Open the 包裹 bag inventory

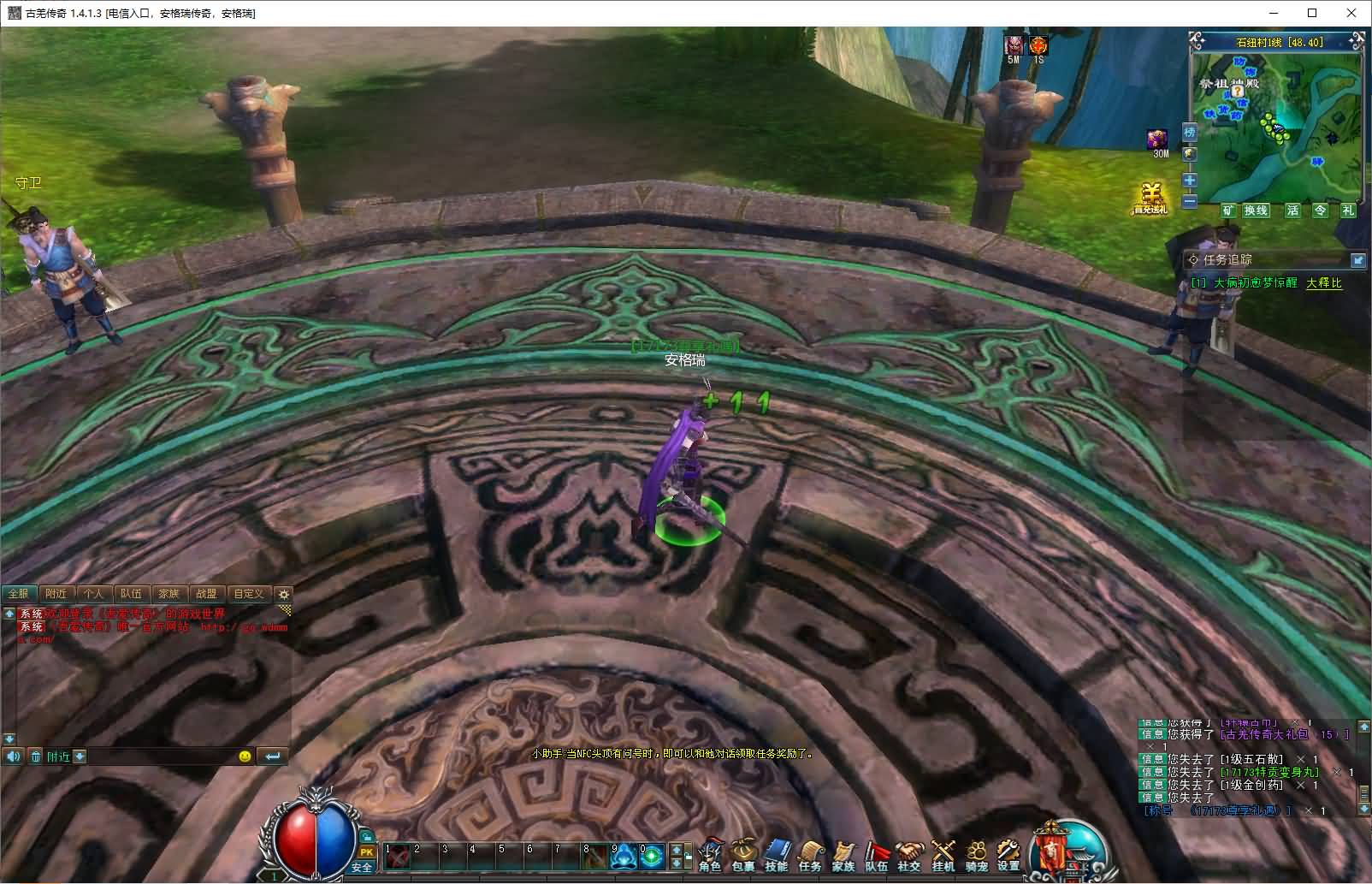coord(743,856)
